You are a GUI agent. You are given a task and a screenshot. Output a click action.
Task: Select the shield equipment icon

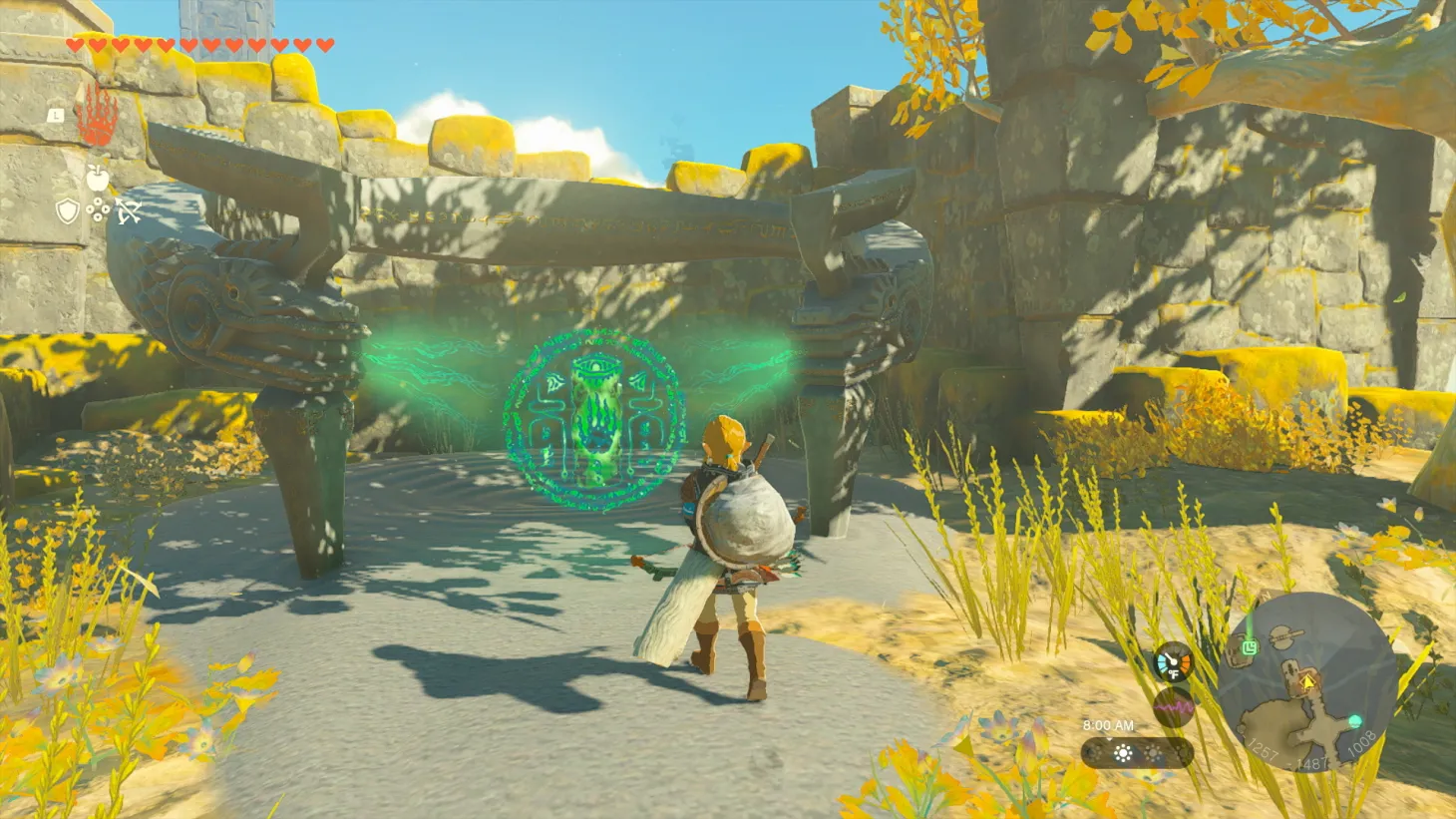click(67, 210)
